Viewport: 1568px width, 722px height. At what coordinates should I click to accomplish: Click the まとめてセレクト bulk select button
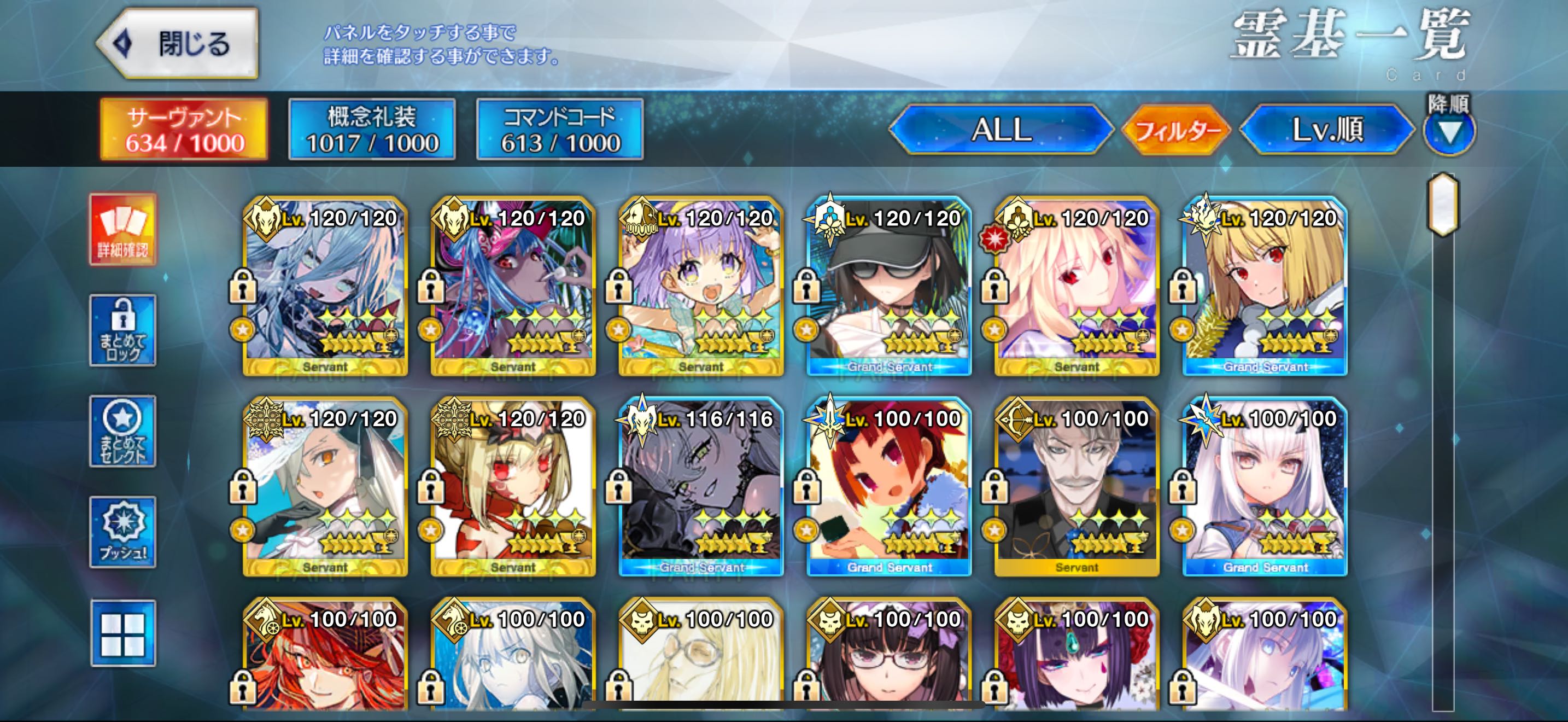123,431
